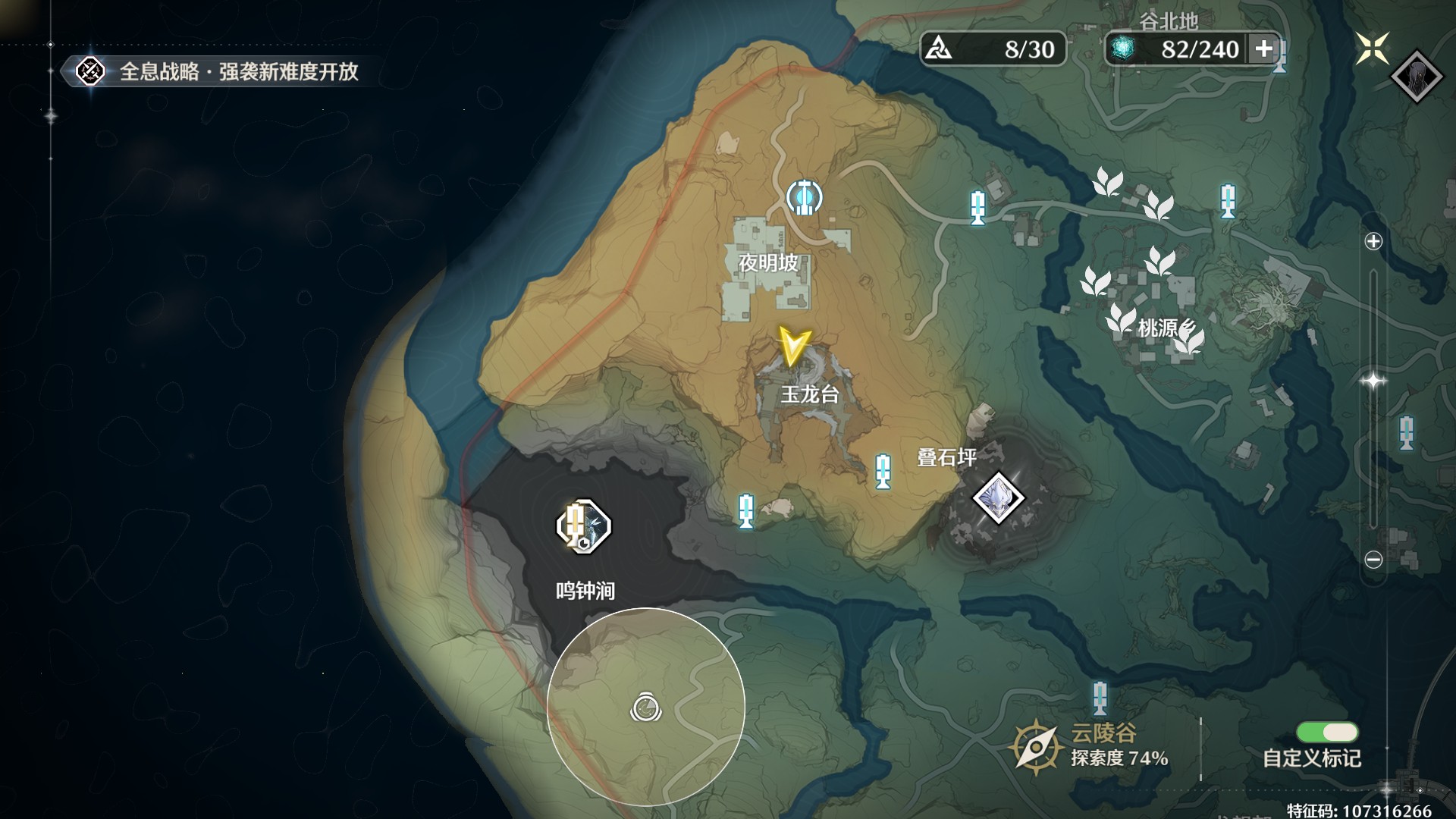Open the triangle token counter showing 8/30
Image resolution: width=1456 pixels, height=819 pixels.
click(993, 49)
